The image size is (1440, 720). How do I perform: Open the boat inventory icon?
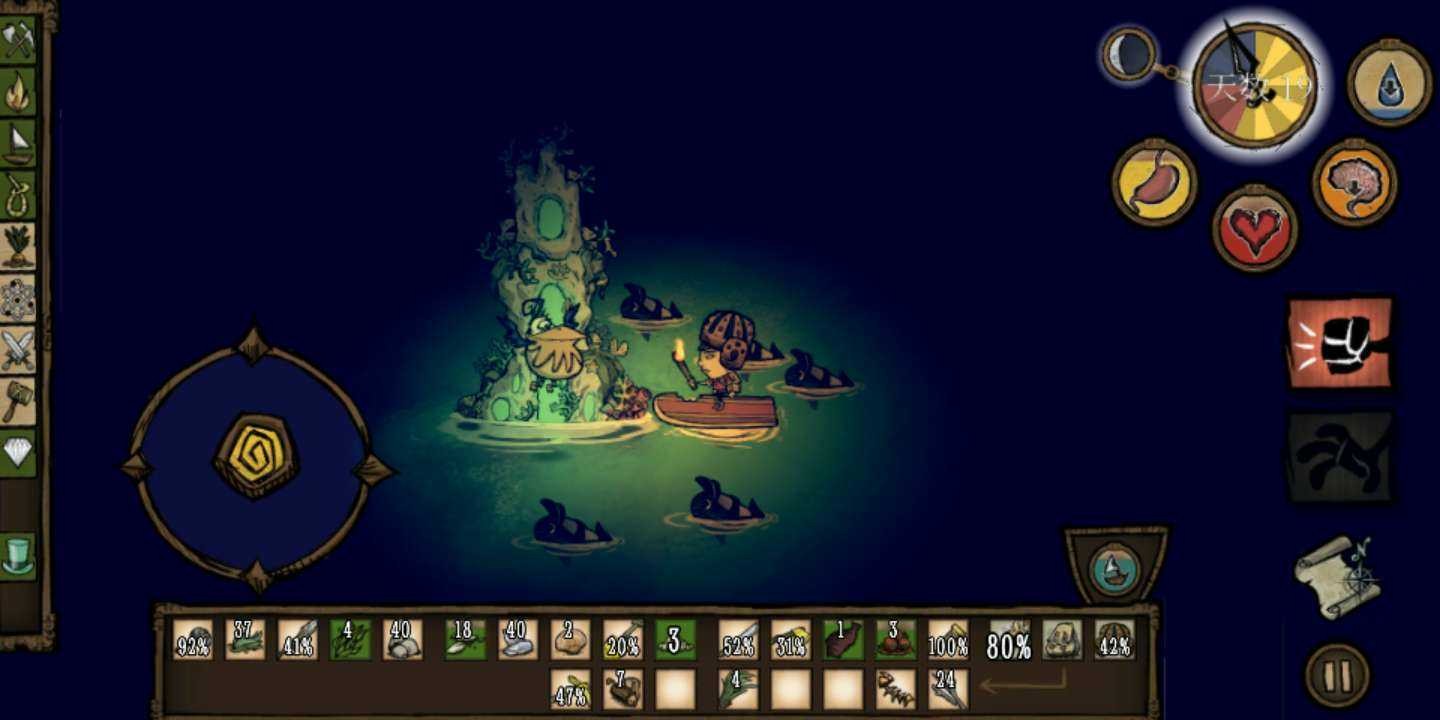1114,567
